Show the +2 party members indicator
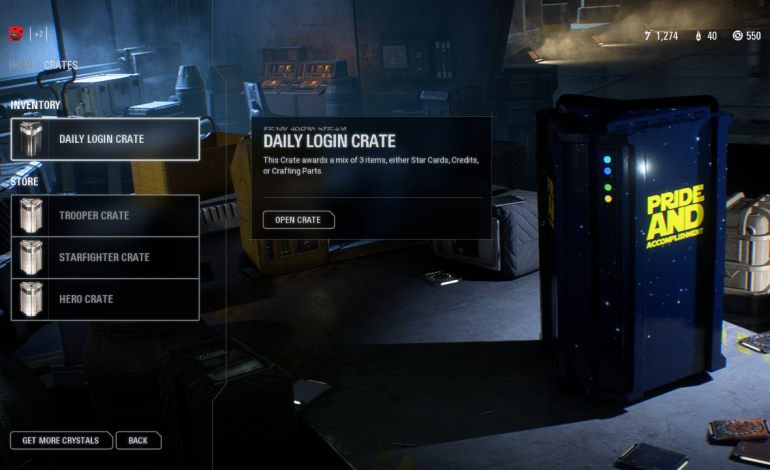770x470 pixels. (x=39, y=34)
